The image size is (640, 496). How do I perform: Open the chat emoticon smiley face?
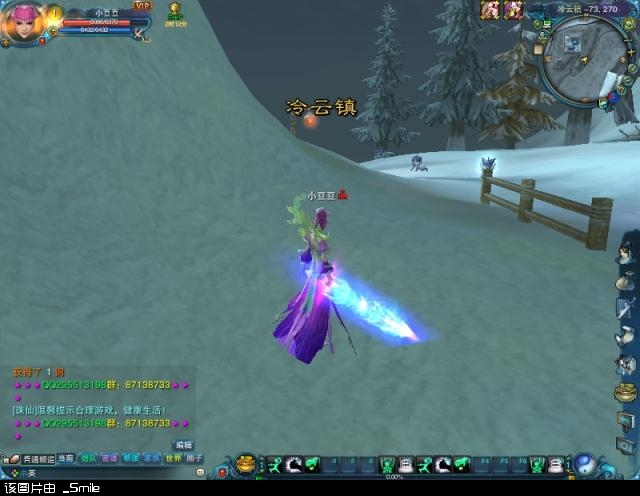(x=200, y=472)
